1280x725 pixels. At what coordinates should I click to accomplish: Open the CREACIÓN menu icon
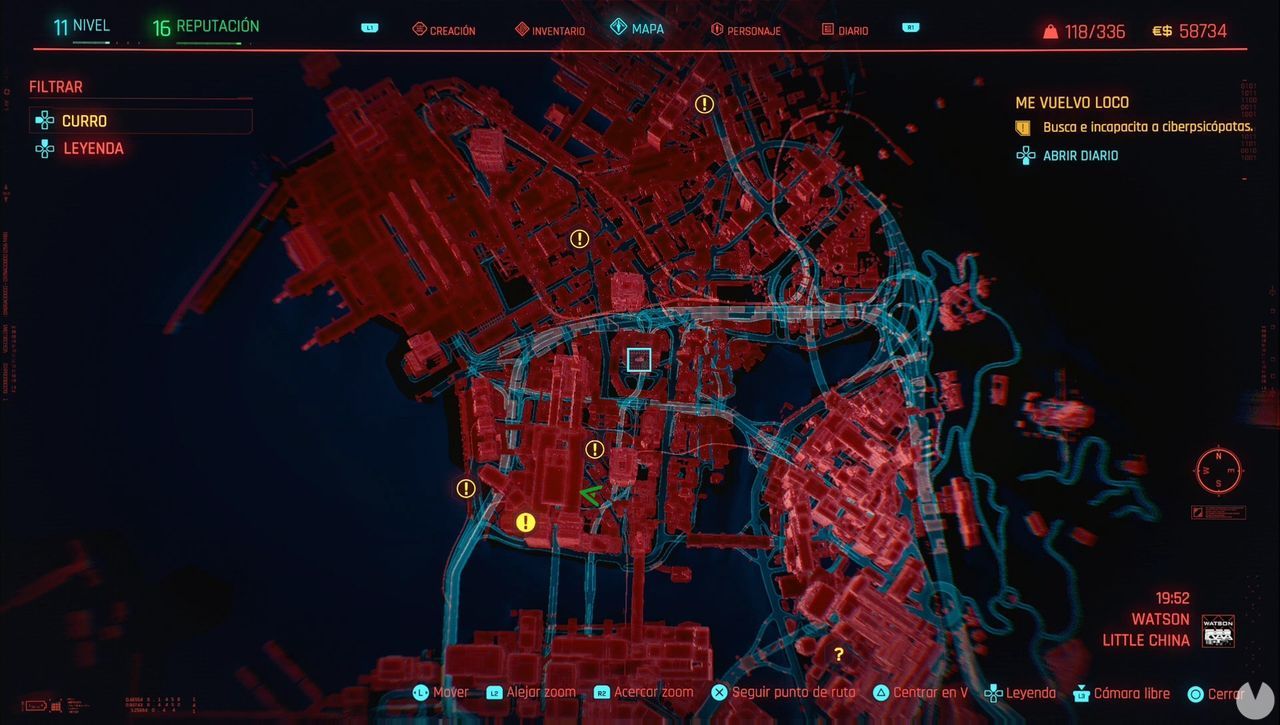(x=419, y=29)
